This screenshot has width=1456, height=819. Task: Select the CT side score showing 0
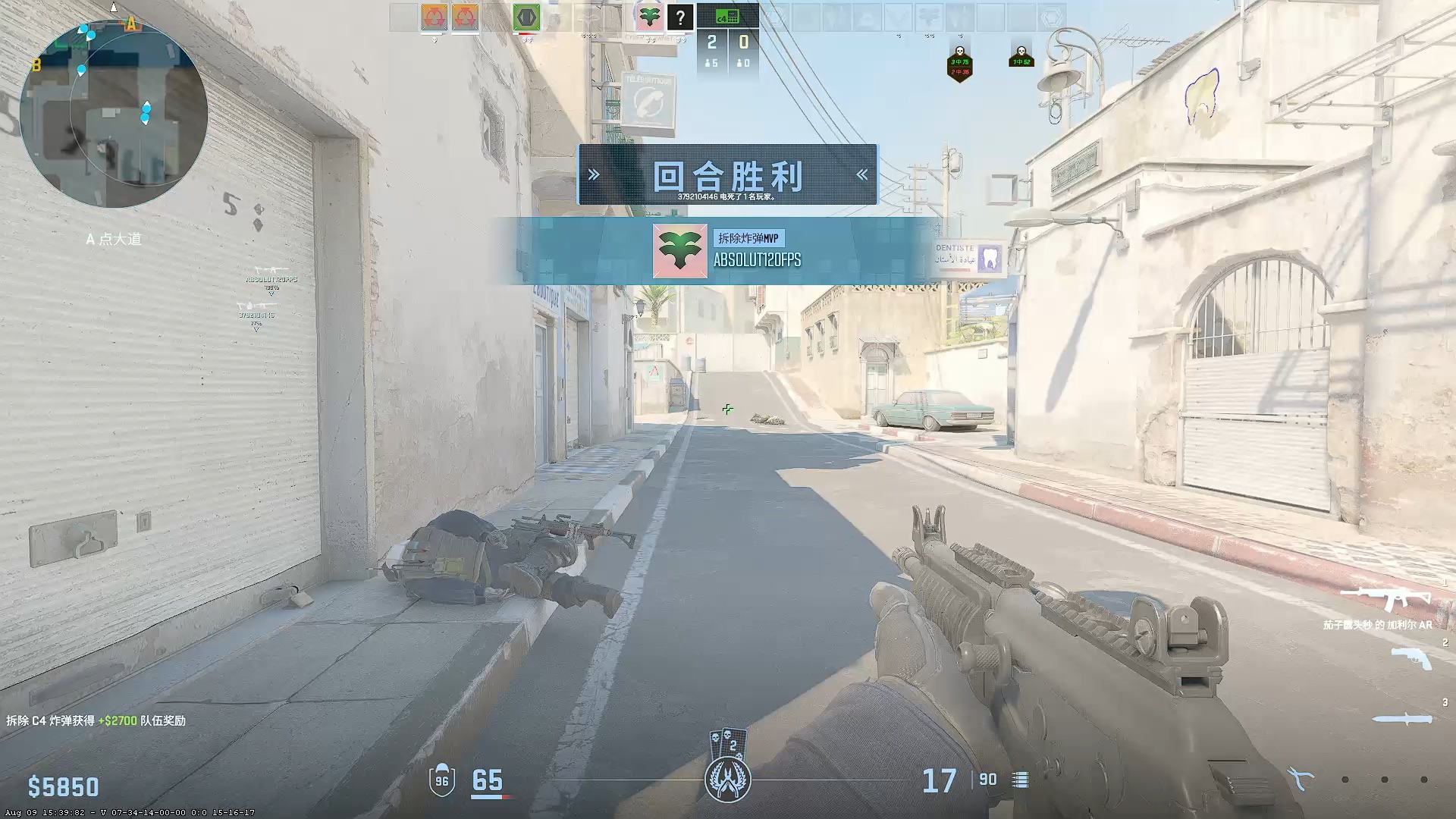coord(743,42)
